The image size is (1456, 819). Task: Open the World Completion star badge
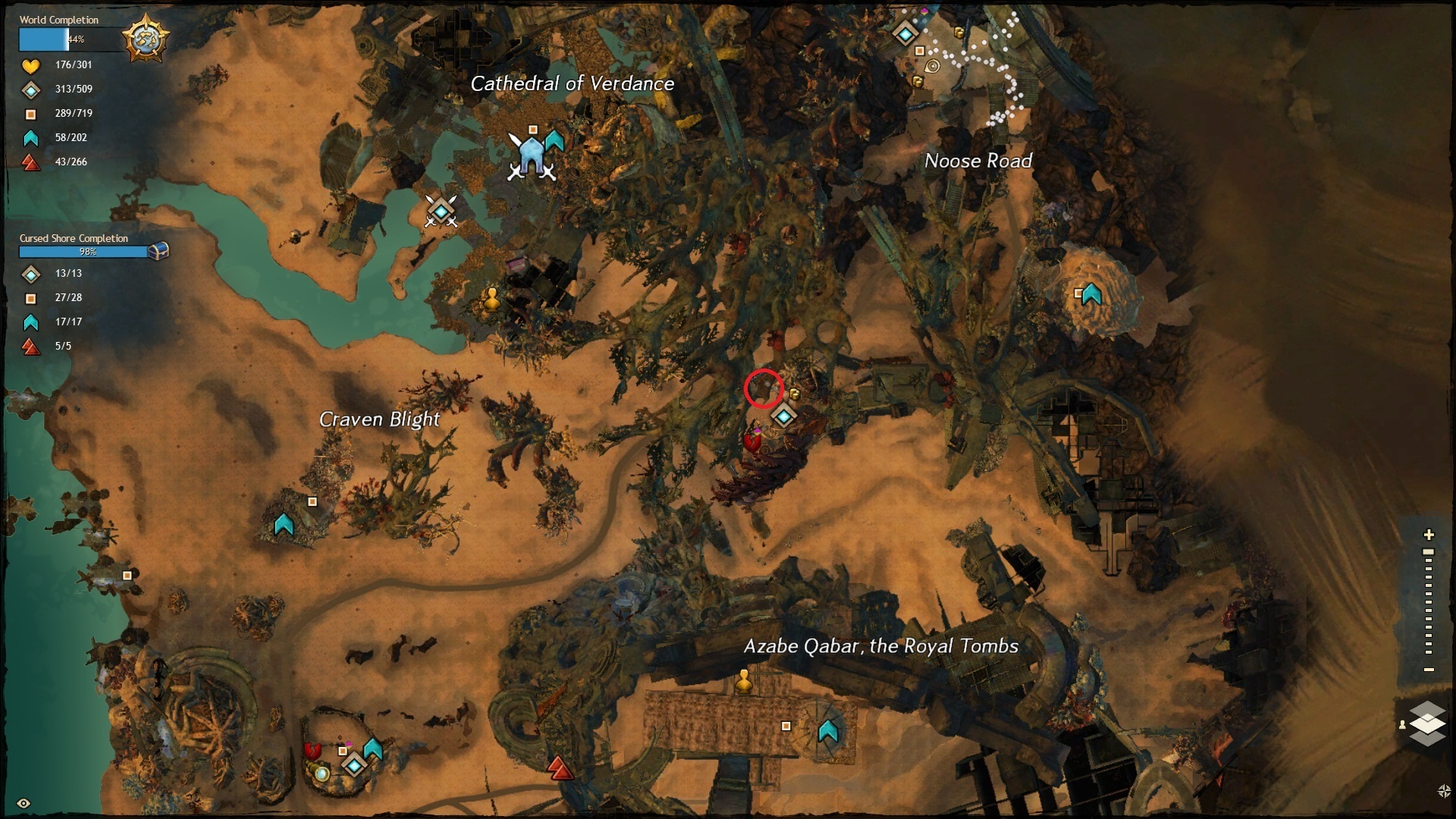pos(145,38)
